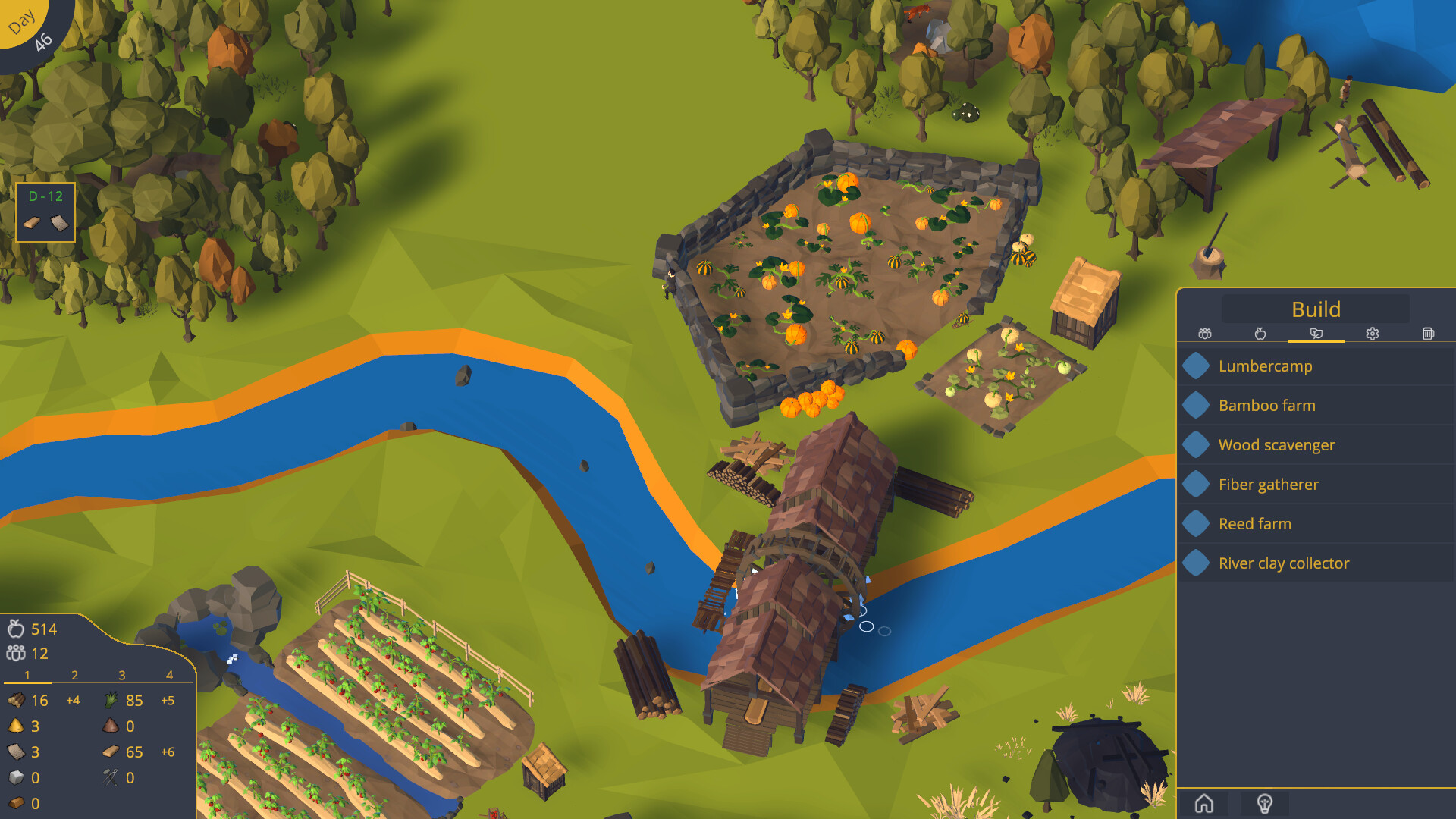Screen dimensions: 1456x819
Task: Select the Reed farm build option
Action: (1255, 523)
